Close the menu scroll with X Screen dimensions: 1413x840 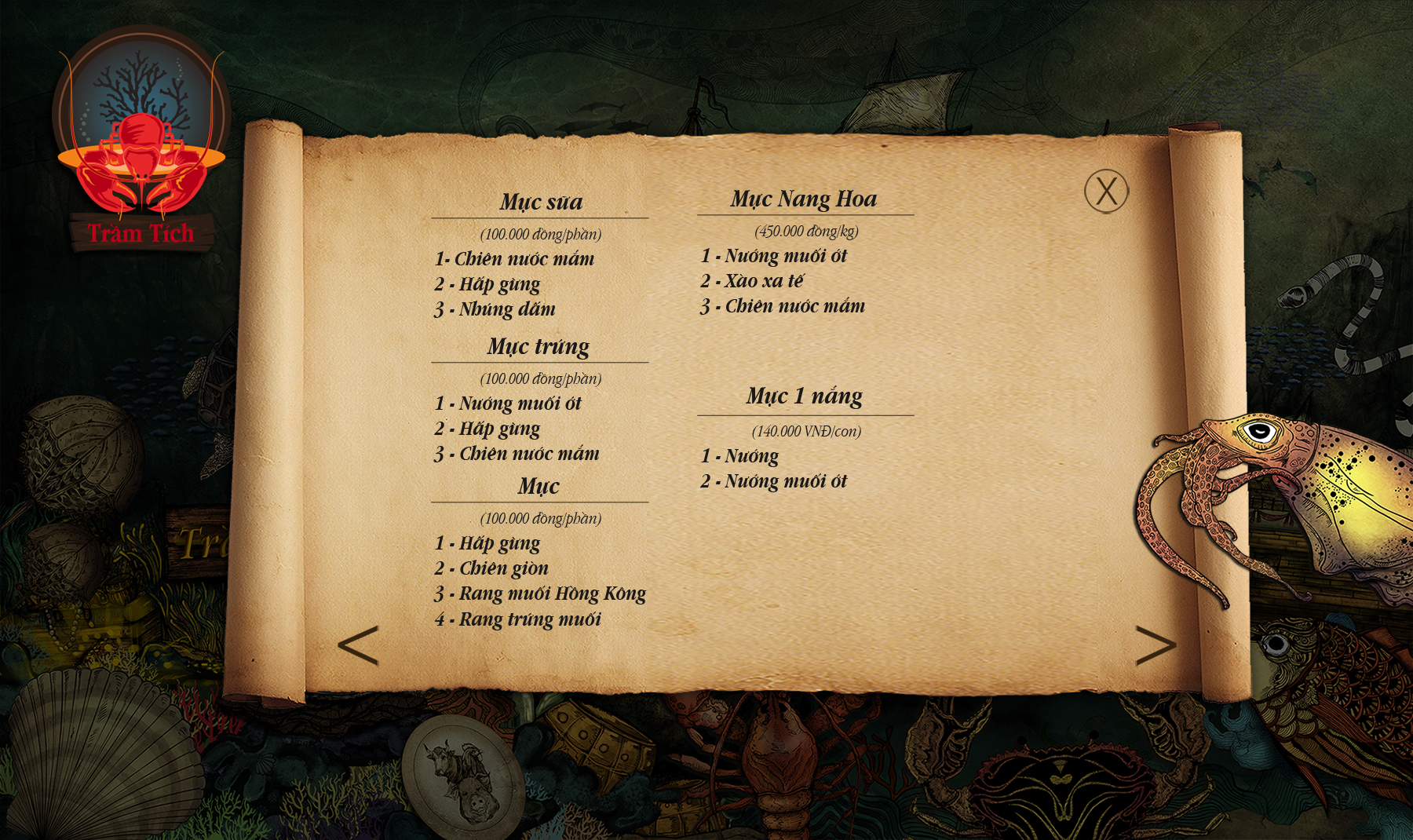(1106, 191)
